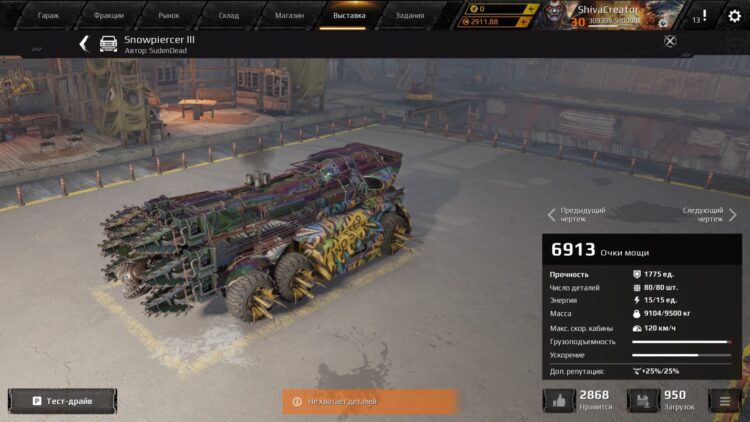
Task: Like the blueprint with the thumbs-up button
Action: coord(559,400)
